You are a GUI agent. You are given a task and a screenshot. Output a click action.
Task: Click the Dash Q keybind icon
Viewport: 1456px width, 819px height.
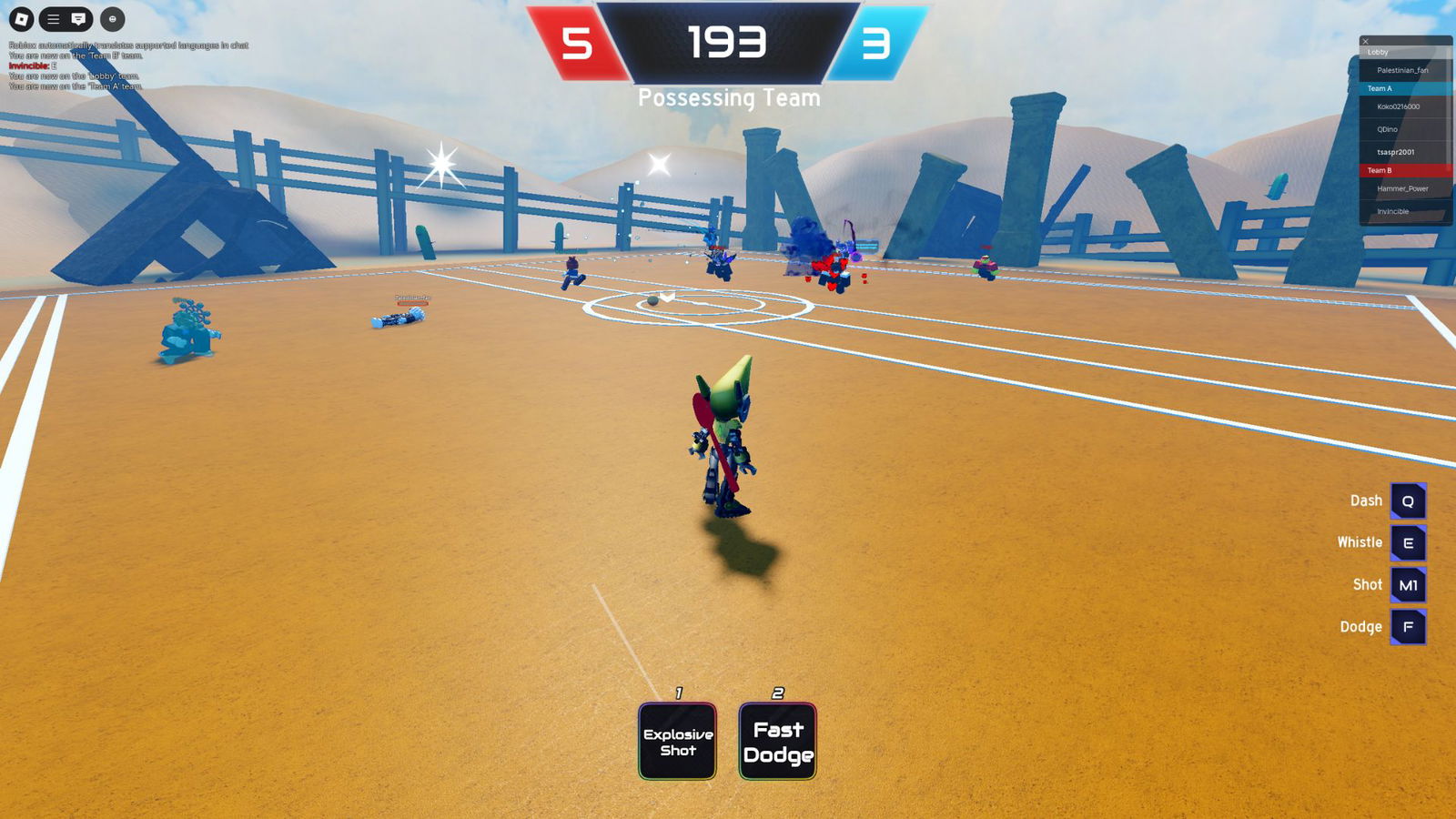coord(1407,500)
